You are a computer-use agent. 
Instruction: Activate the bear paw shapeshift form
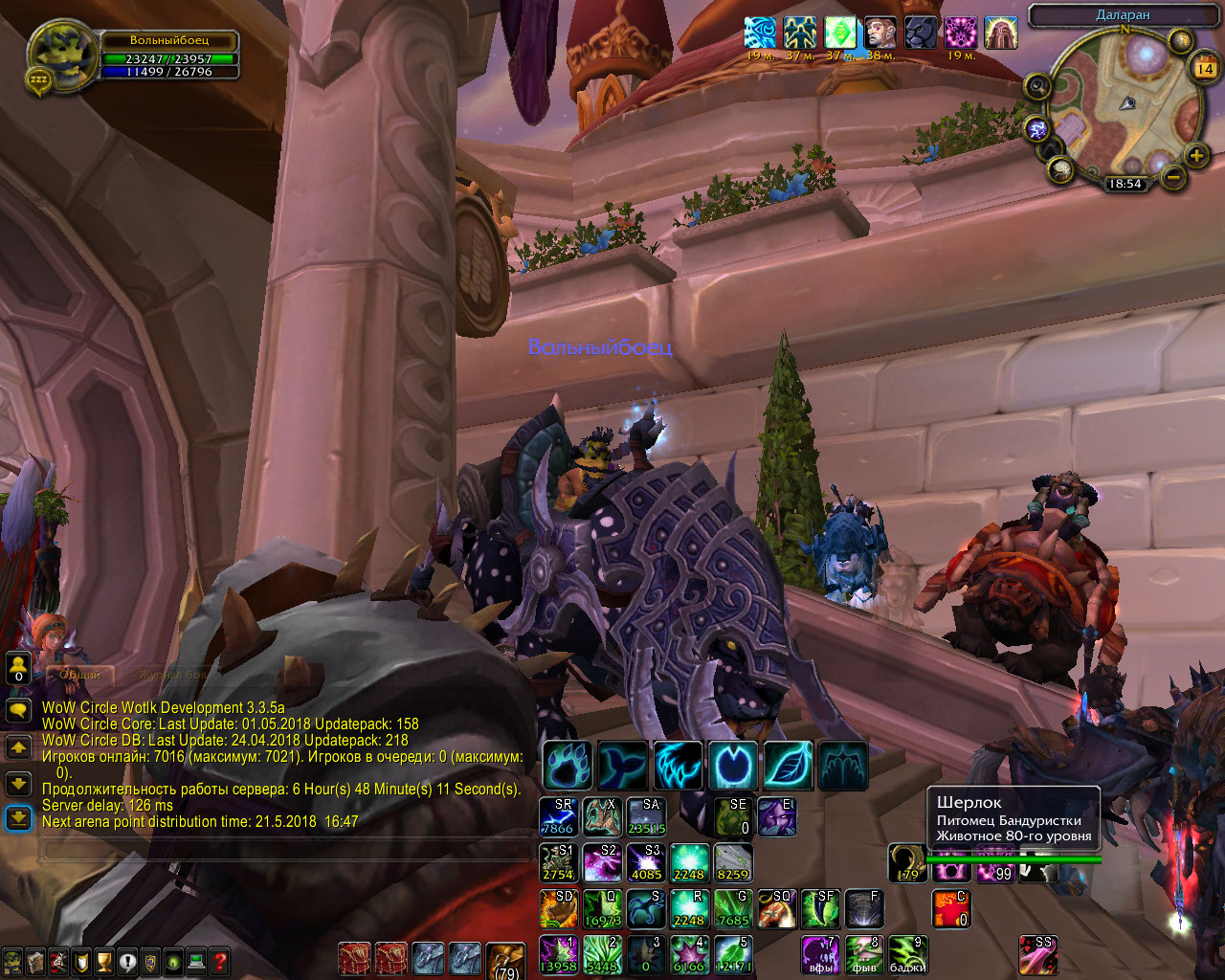pyautogui.click(x=568, y=765)
